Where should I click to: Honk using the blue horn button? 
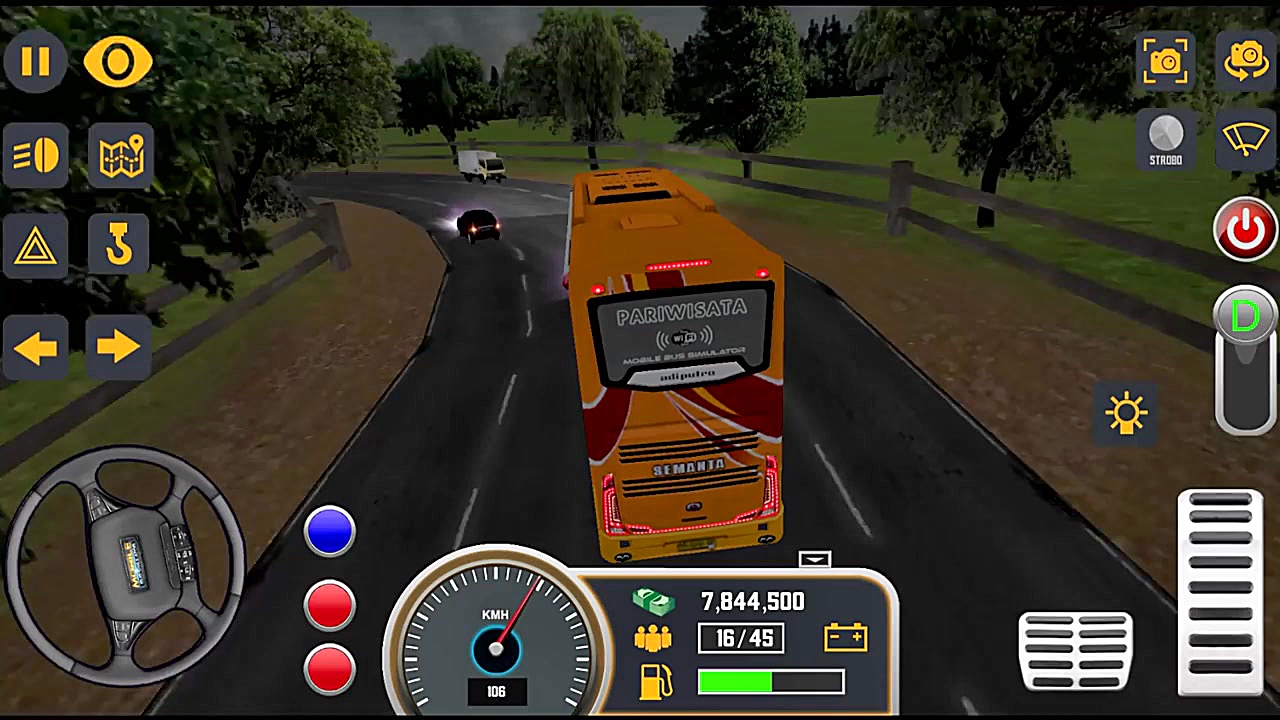[x=330, y=530]
